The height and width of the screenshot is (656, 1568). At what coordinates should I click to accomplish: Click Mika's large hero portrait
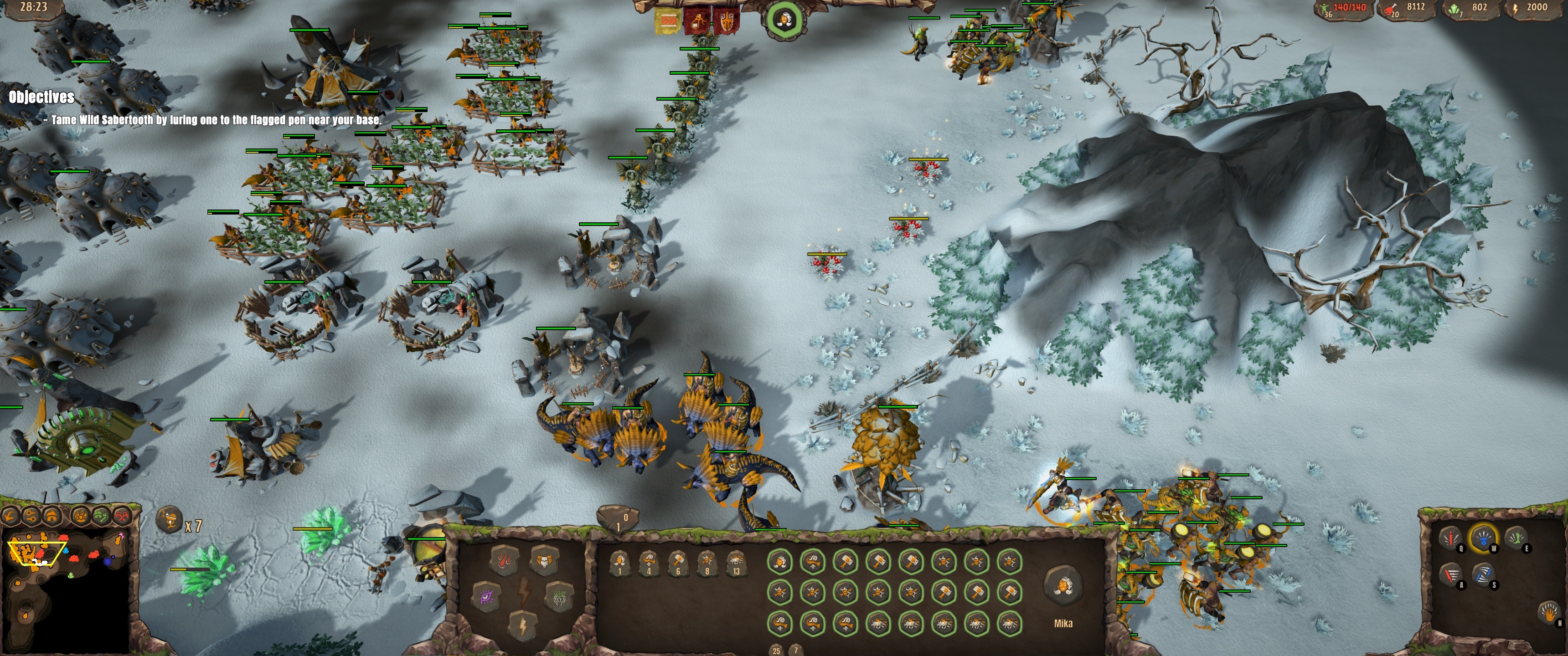[1063, 585]
